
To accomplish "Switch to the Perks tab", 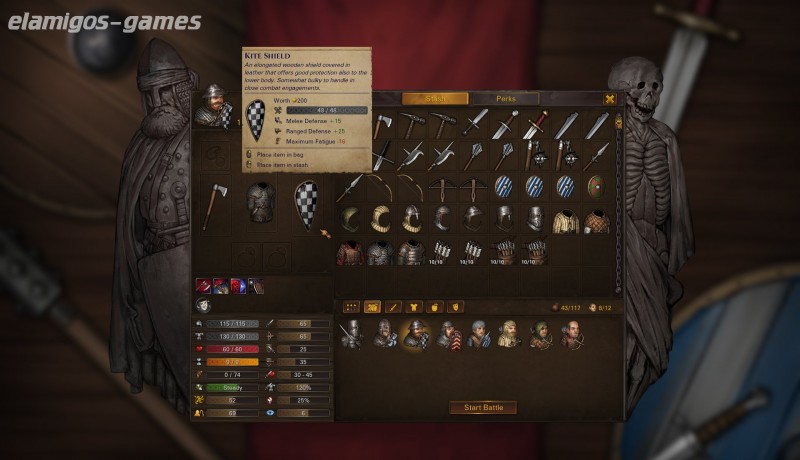I will click(x=505, y=99).
